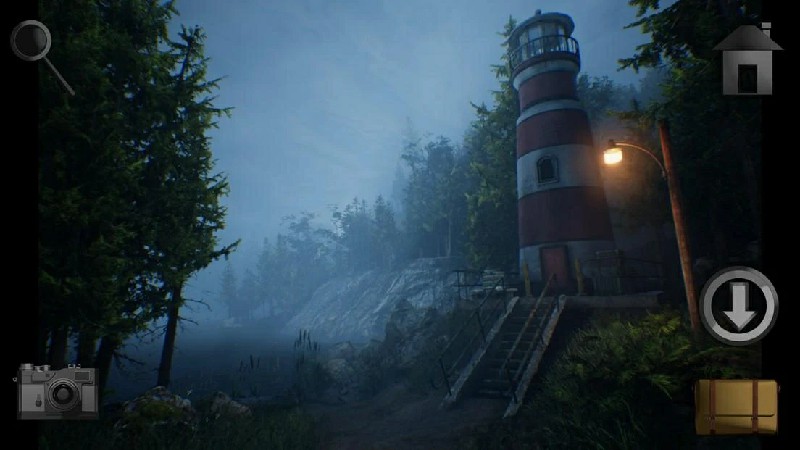Tap the down arrow navigation button
The width and height of the screenshot is (800, 450).
coord(739,306)
